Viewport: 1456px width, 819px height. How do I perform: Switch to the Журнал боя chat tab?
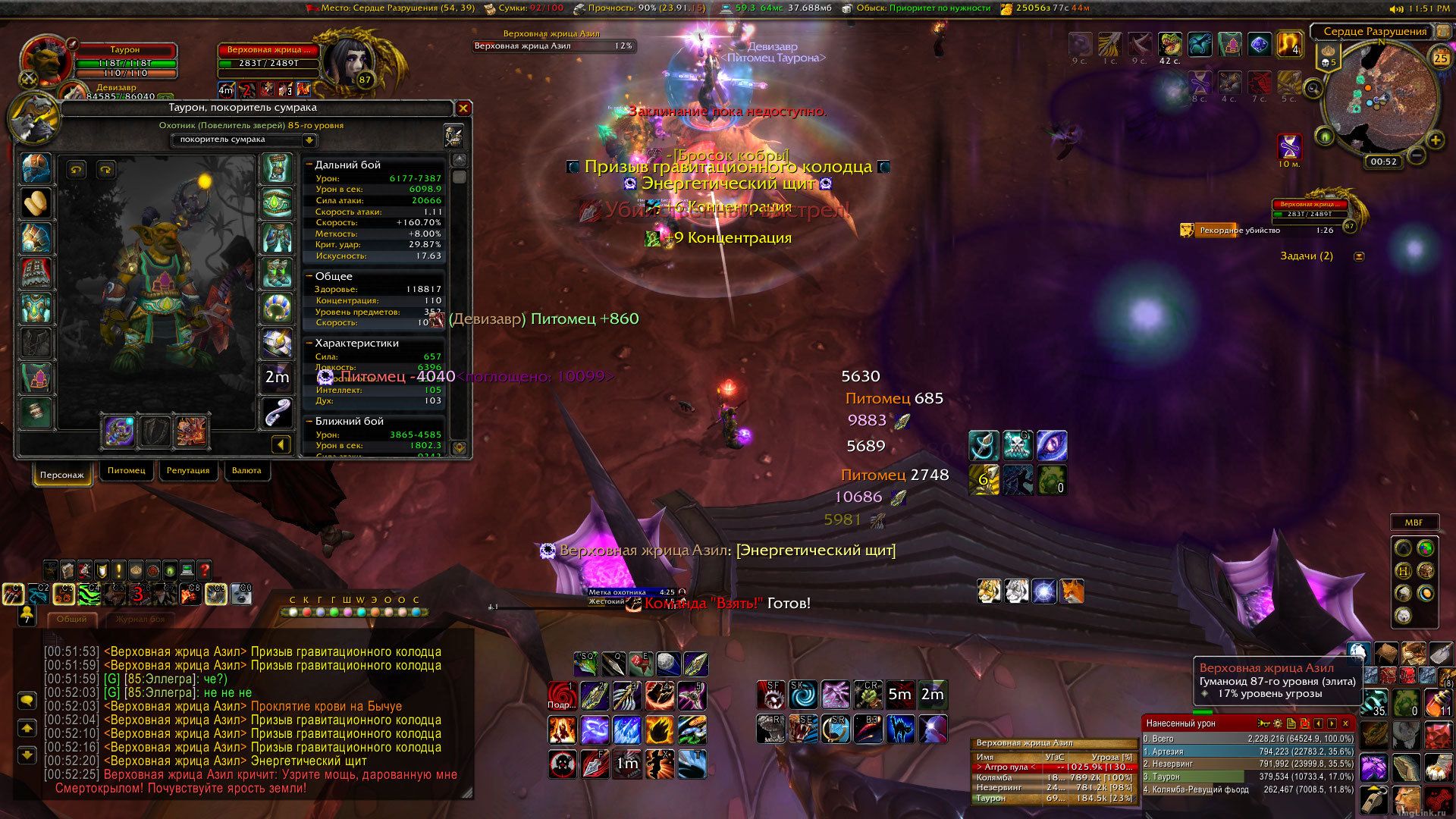click(x=140, y=620)
